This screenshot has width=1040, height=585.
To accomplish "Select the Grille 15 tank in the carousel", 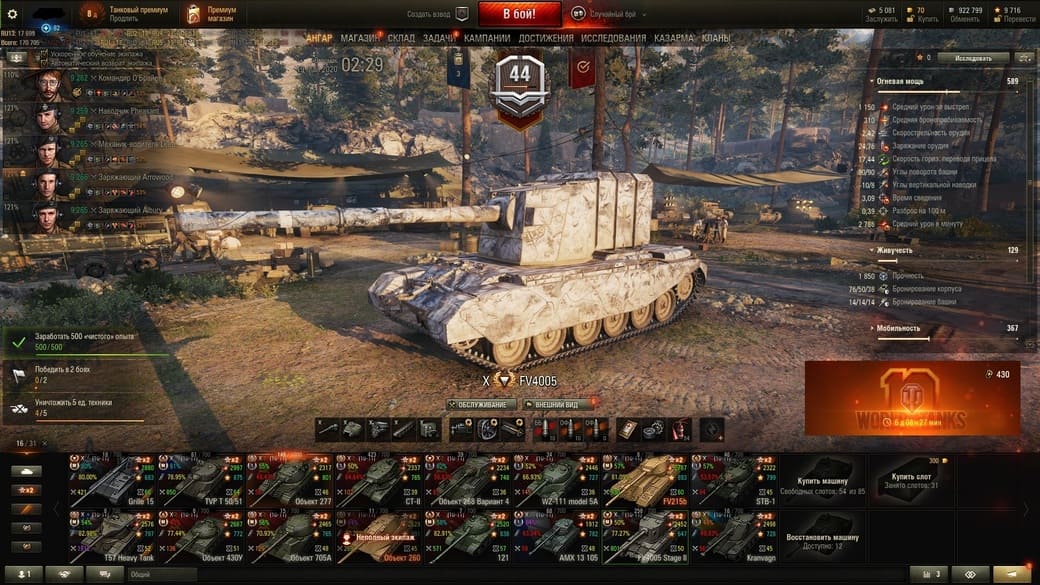I will click(x=112, y=479).
